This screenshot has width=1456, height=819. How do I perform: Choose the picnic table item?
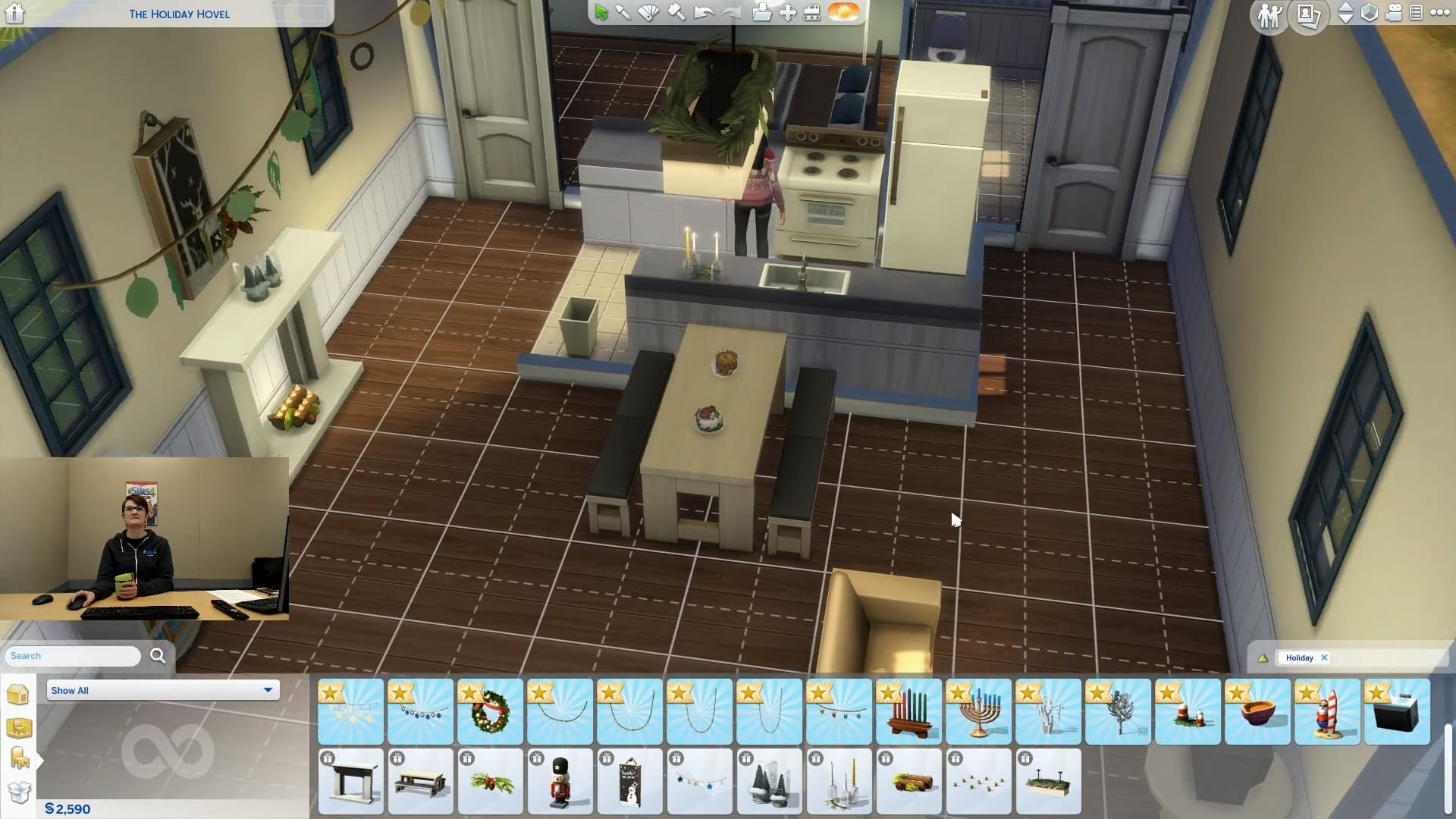[x=420, y=781]
